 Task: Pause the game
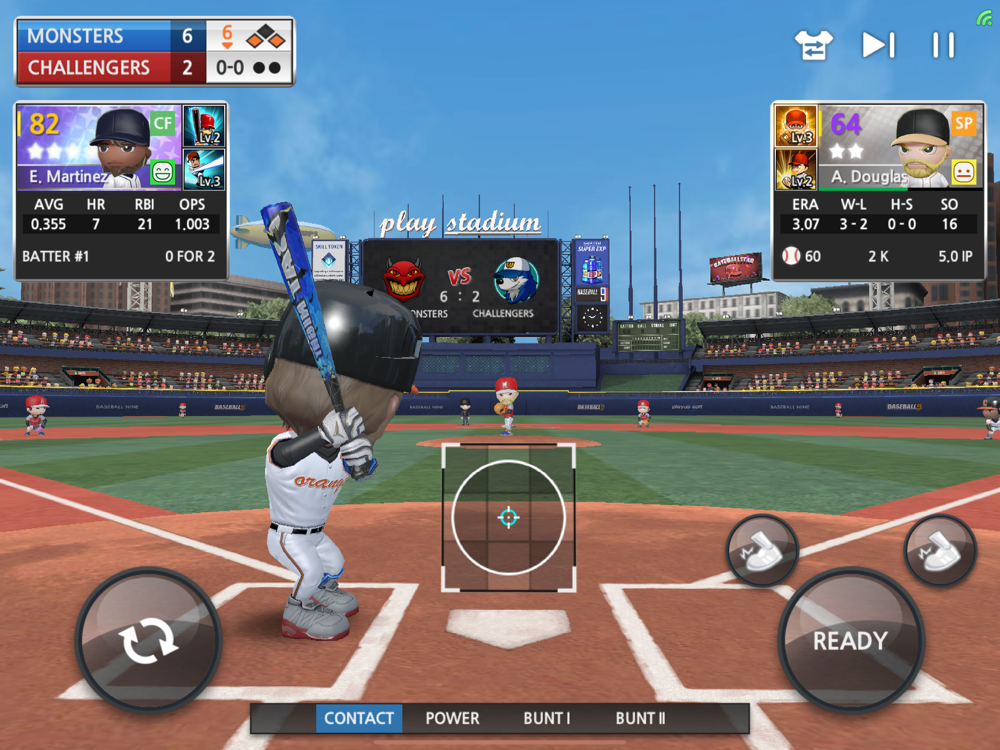943,45
